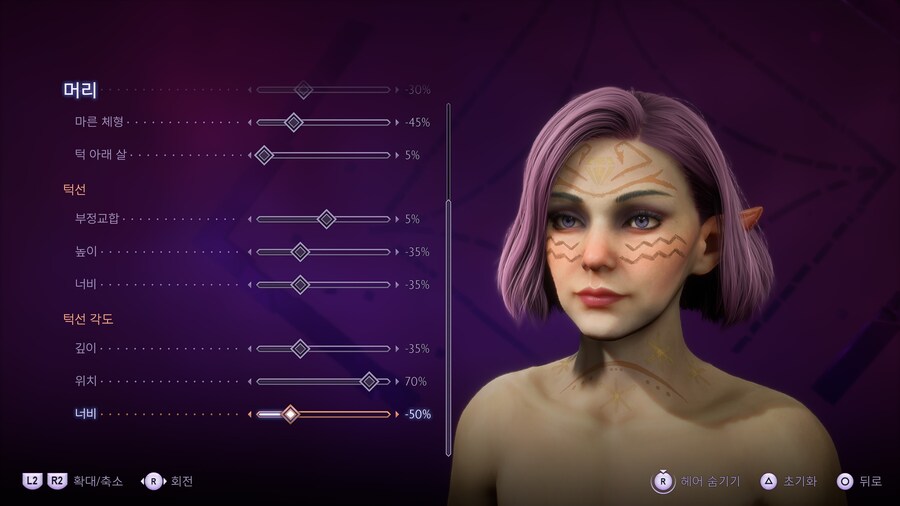Click the highlighted 너비 slider at -50%
This screenshot has width=900, height=506.
click(x=290, y=414)
